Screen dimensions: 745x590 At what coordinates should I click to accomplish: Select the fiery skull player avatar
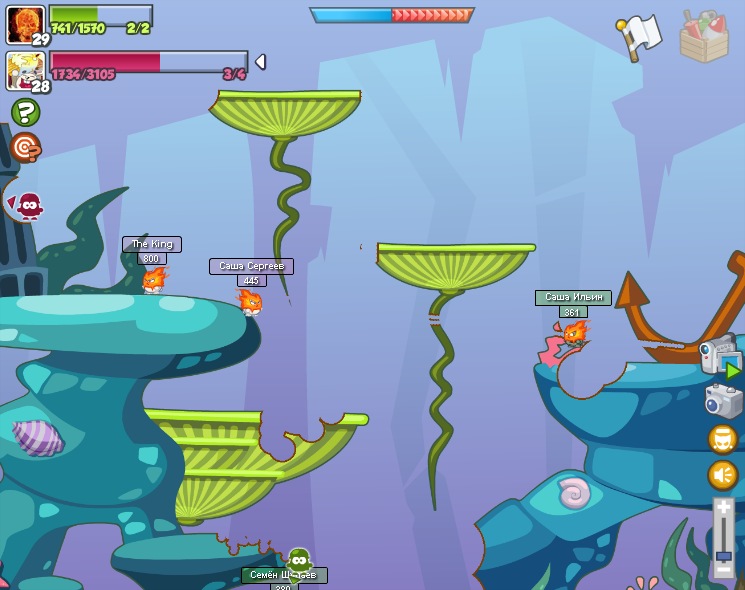click(24, 23)
